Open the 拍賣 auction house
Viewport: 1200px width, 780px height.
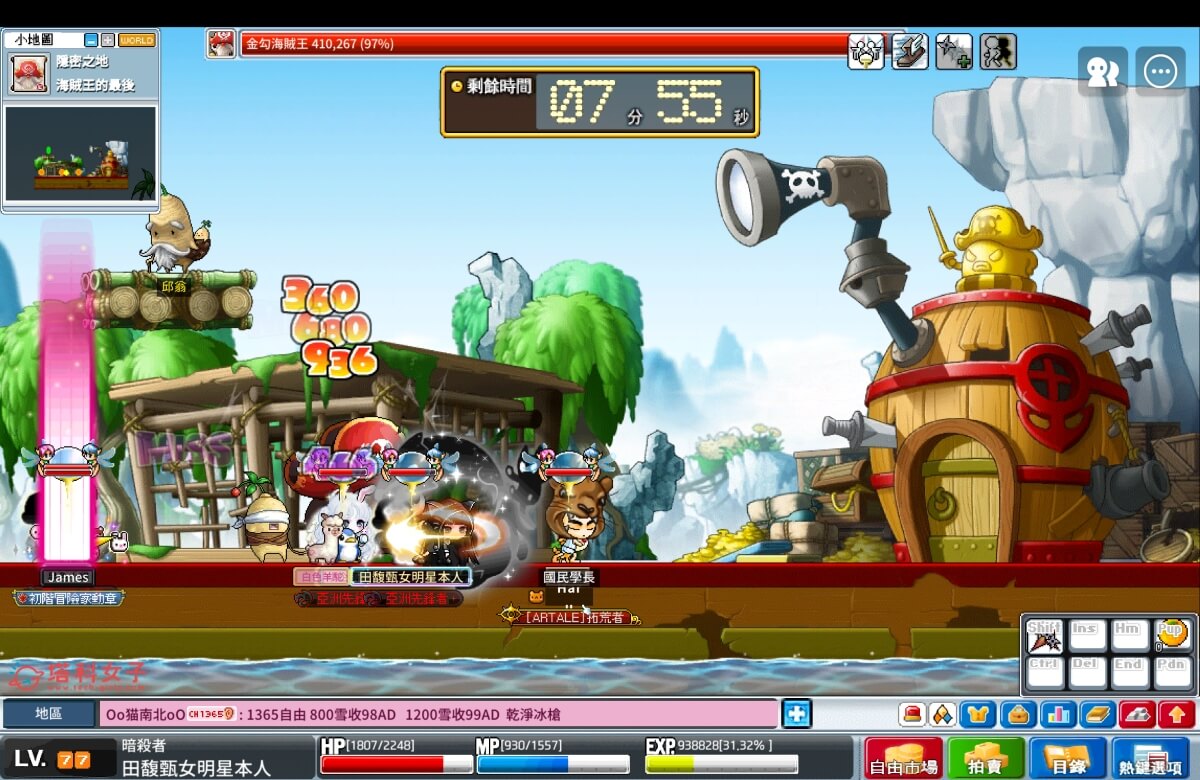click(985, 758)
